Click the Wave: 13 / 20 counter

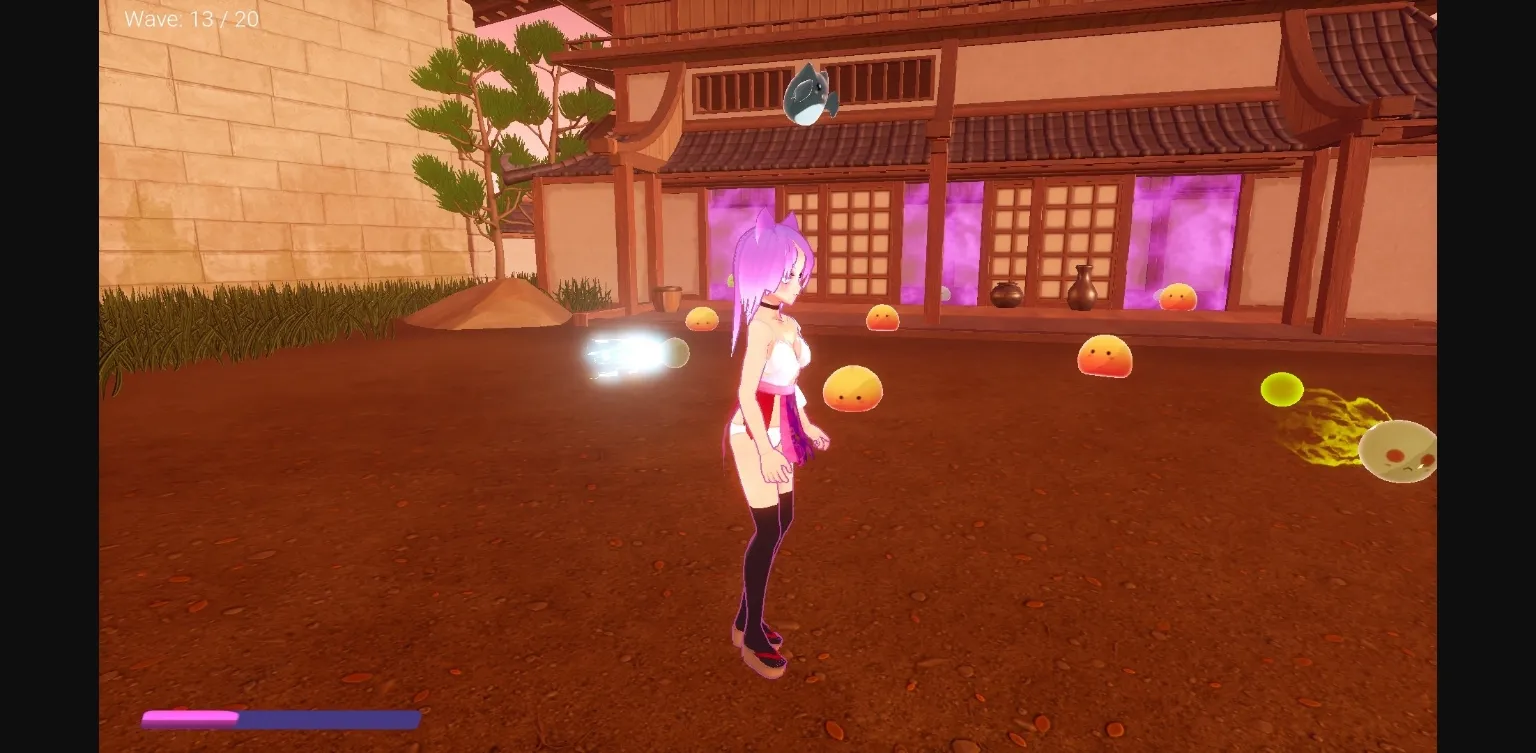pyautogui.click(x=190, y=18)
